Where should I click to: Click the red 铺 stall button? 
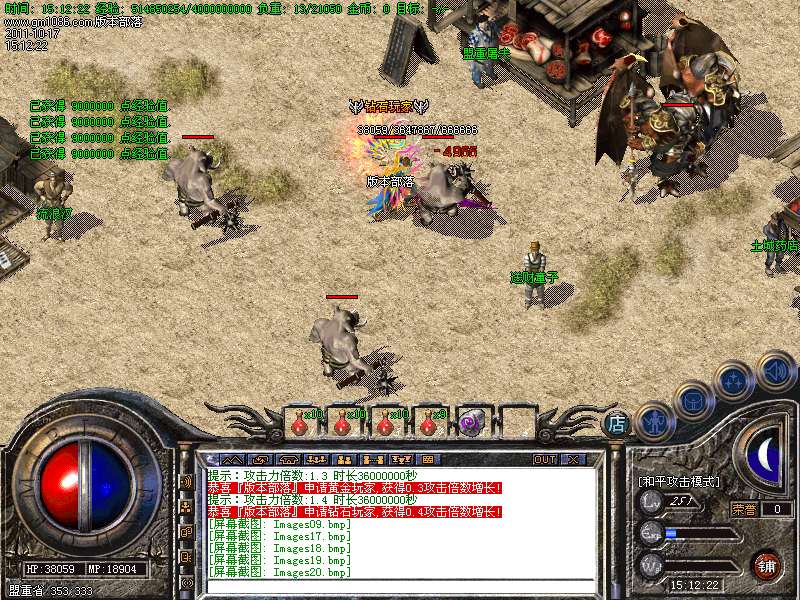(767, 564)
